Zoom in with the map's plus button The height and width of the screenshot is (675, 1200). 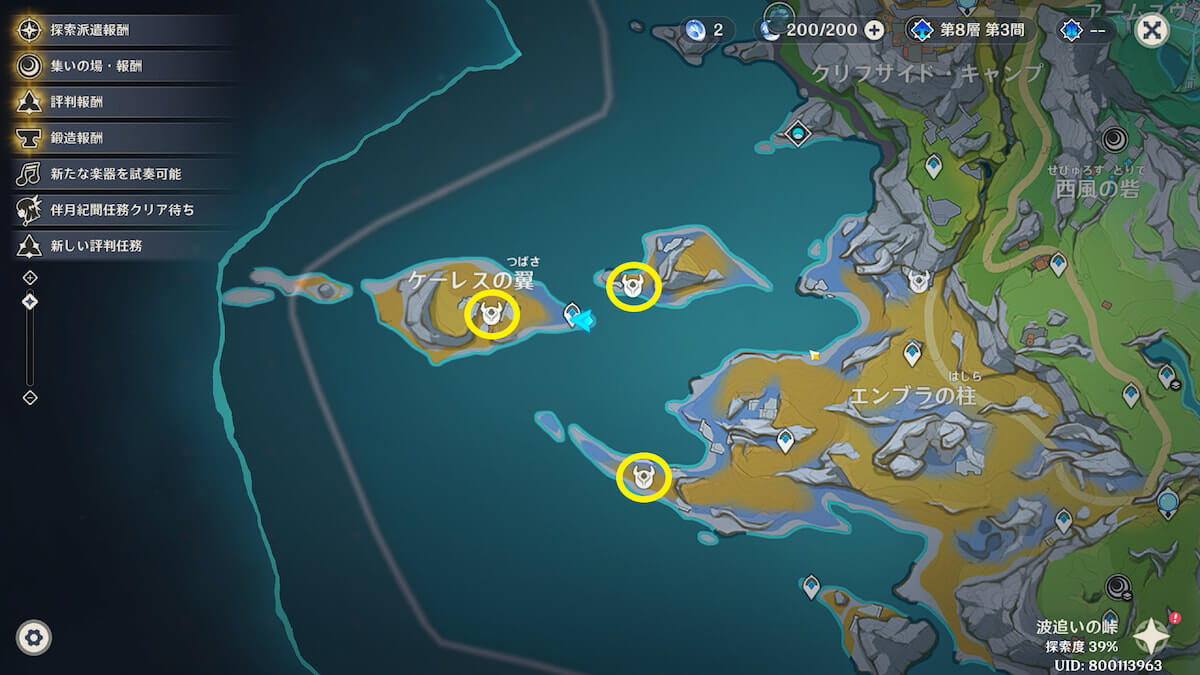30,277
